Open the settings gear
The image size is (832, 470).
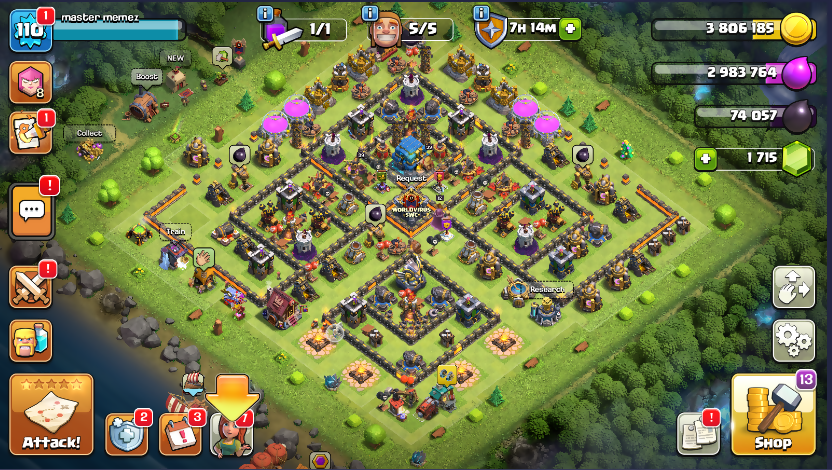pyautogui.click(x=793, y=340)
